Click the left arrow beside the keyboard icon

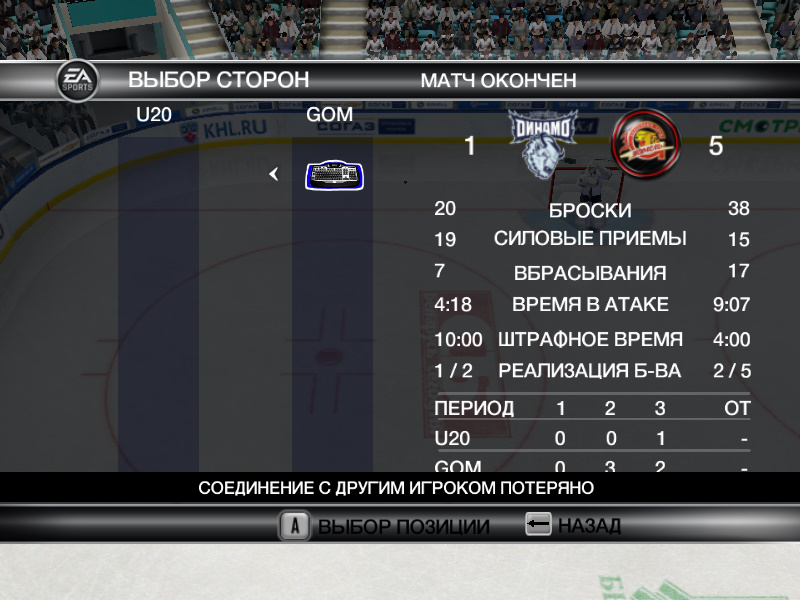tap(273, 175)
